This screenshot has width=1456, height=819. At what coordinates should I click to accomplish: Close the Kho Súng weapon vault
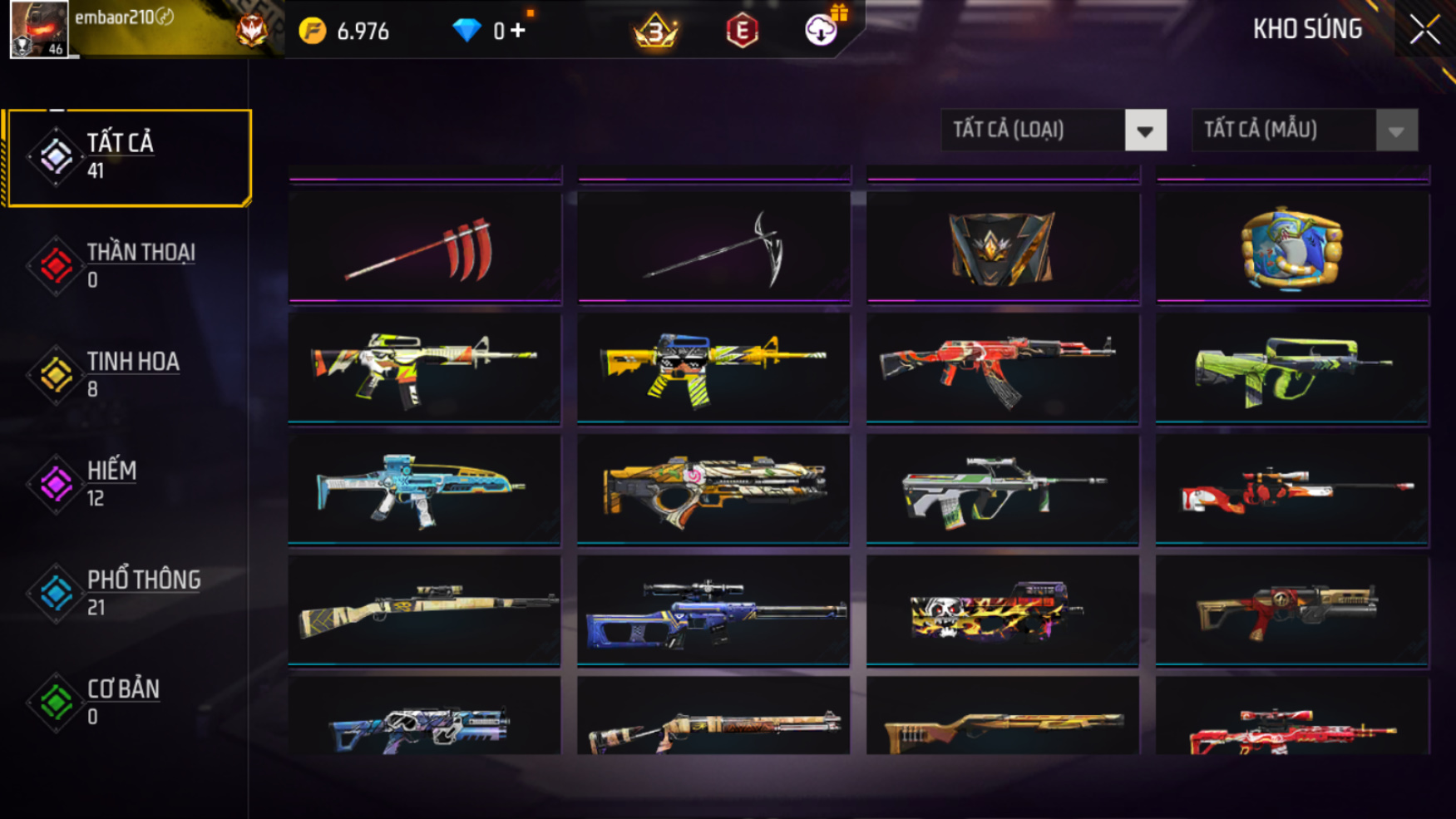1424,30
